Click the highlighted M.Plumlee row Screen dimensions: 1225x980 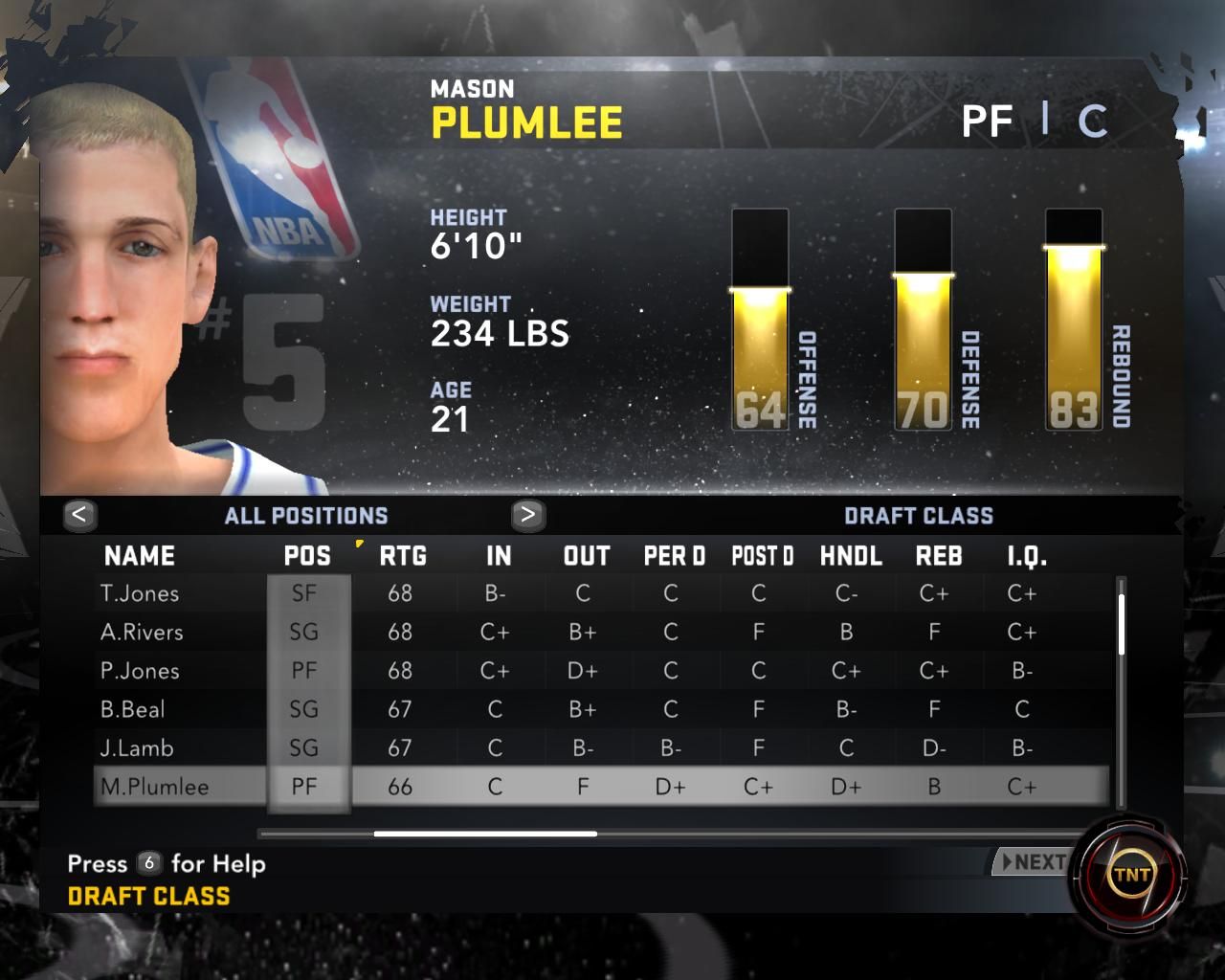[x=155, y=787]
